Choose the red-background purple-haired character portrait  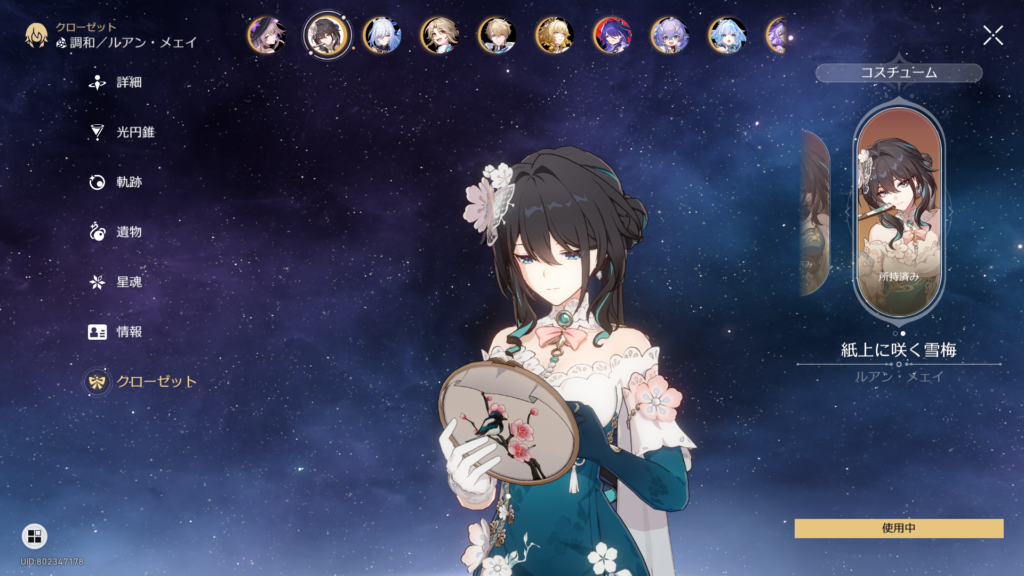612,36
